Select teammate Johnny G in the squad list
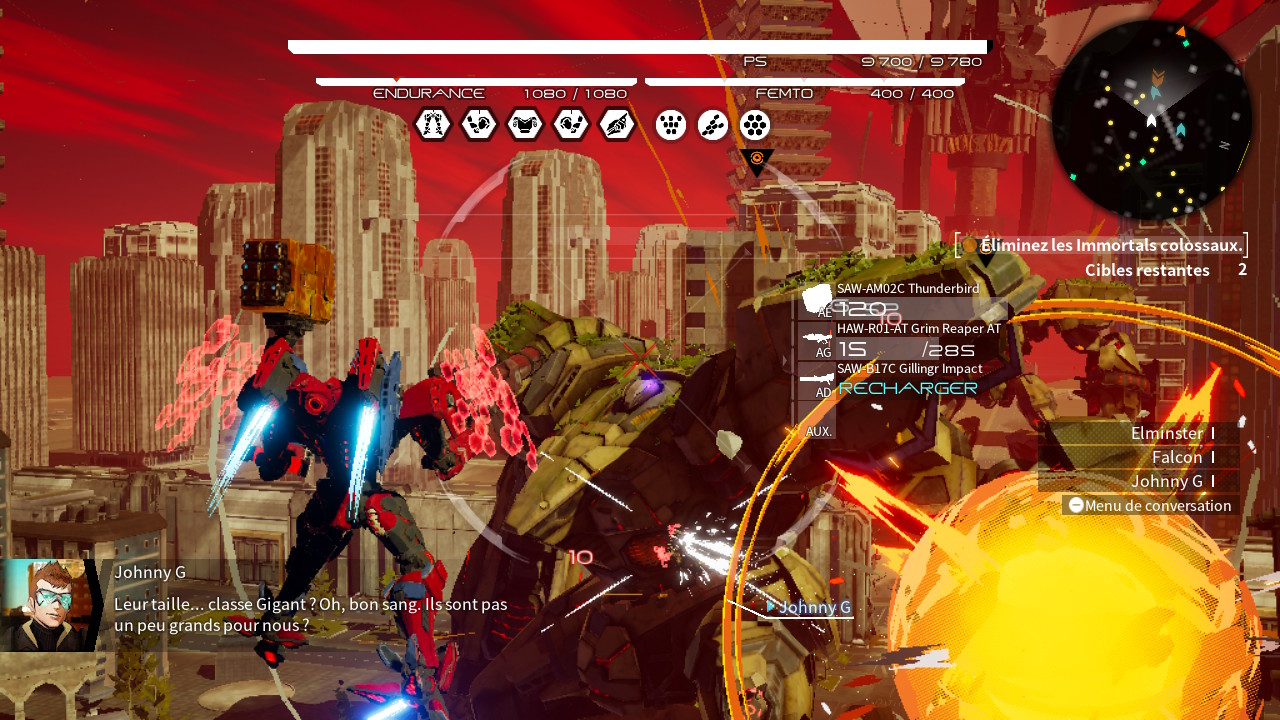 (1166, 481)
